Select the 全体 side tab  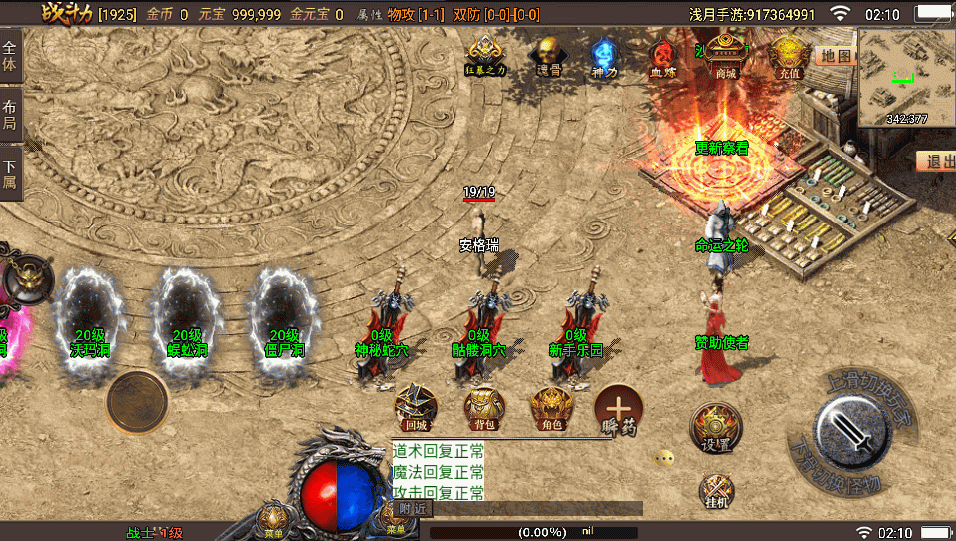point(10,56)
